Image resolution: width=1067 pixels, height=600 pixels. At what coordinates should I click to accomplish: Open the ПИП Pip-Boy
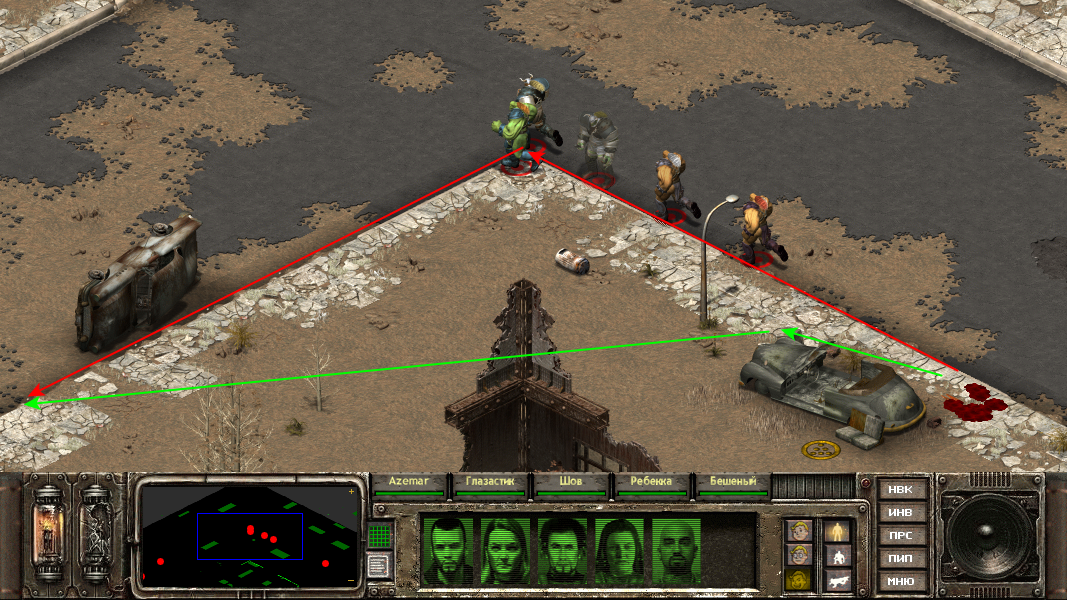coord(900,559)
